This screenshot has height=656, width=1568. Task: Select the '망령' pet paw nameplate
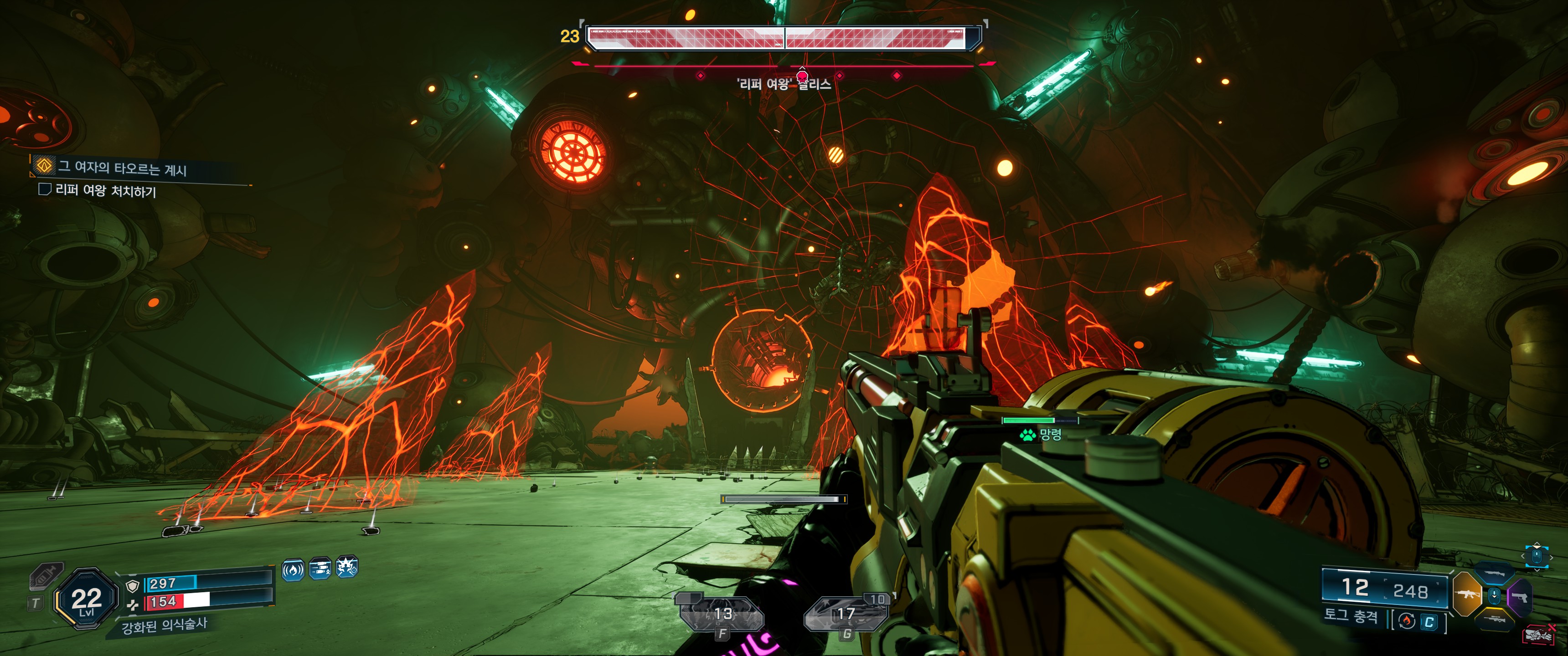[x=1042, y=435]
